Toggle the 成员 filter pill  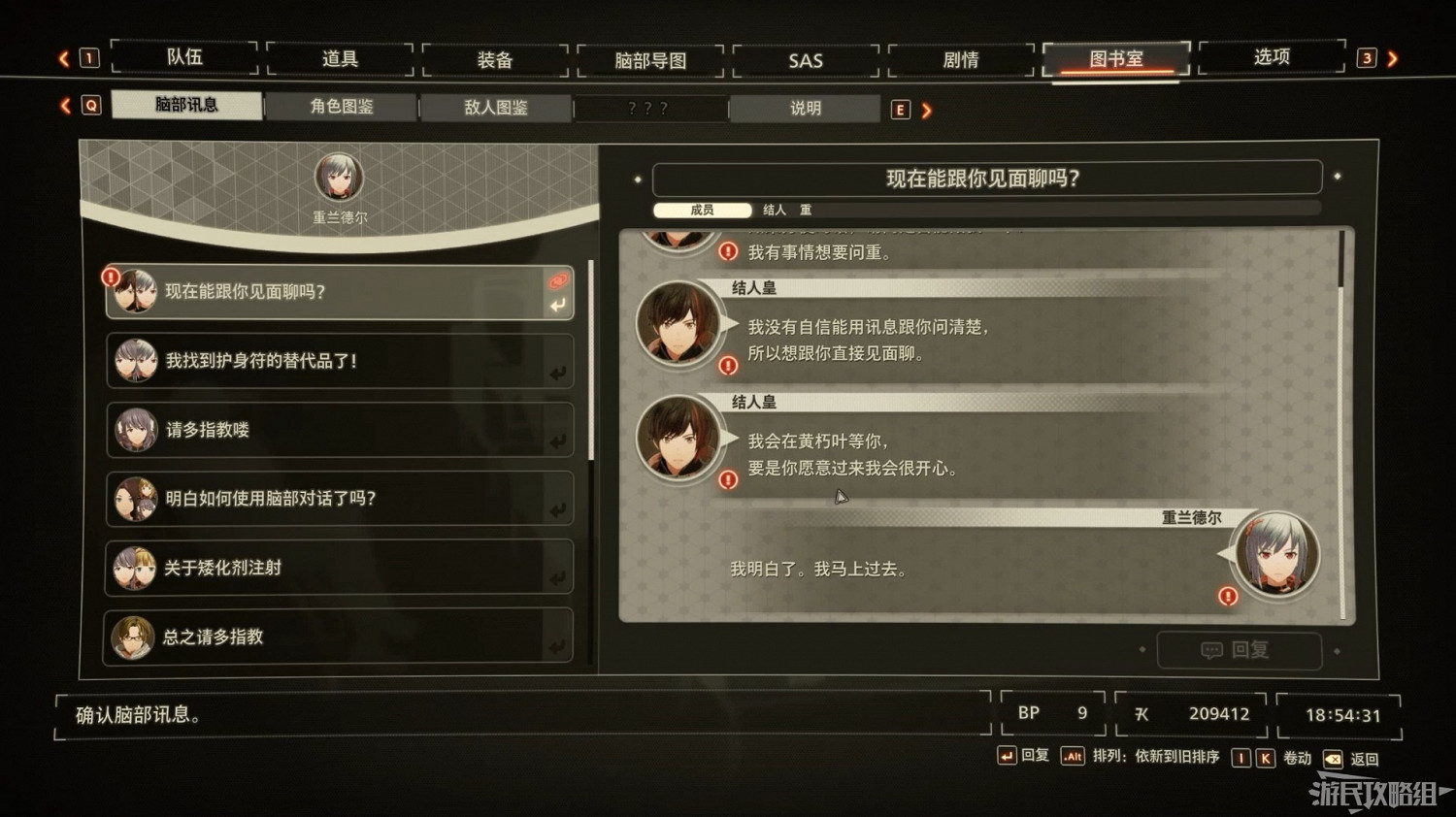[701, 211]
